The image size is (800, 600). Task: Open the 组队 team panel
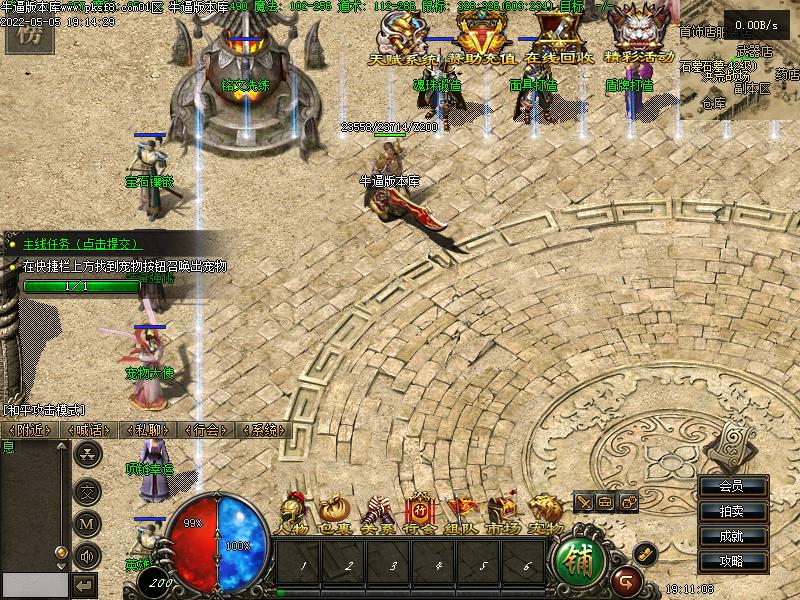[x=461, y=514]
